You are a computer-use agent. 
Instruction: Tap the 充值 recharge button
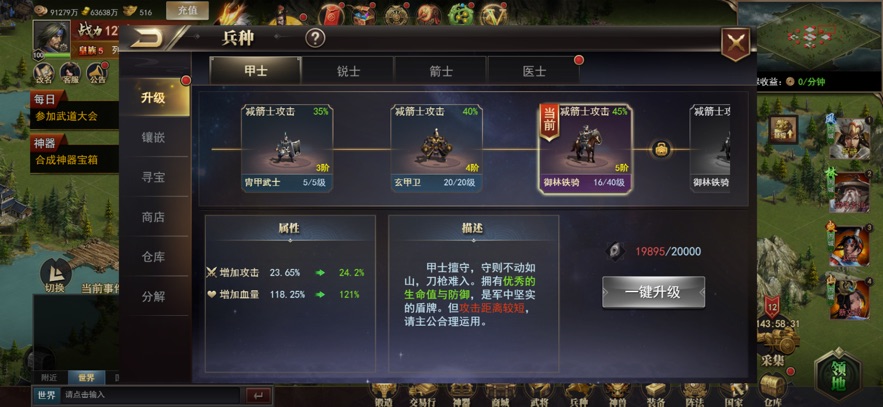(187, 11)
